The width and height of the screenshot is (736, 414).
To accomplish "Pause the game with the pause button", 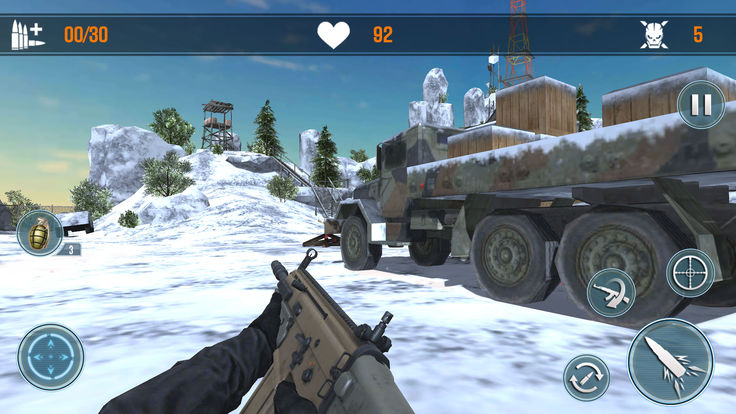I will click(x=701, y=104).
